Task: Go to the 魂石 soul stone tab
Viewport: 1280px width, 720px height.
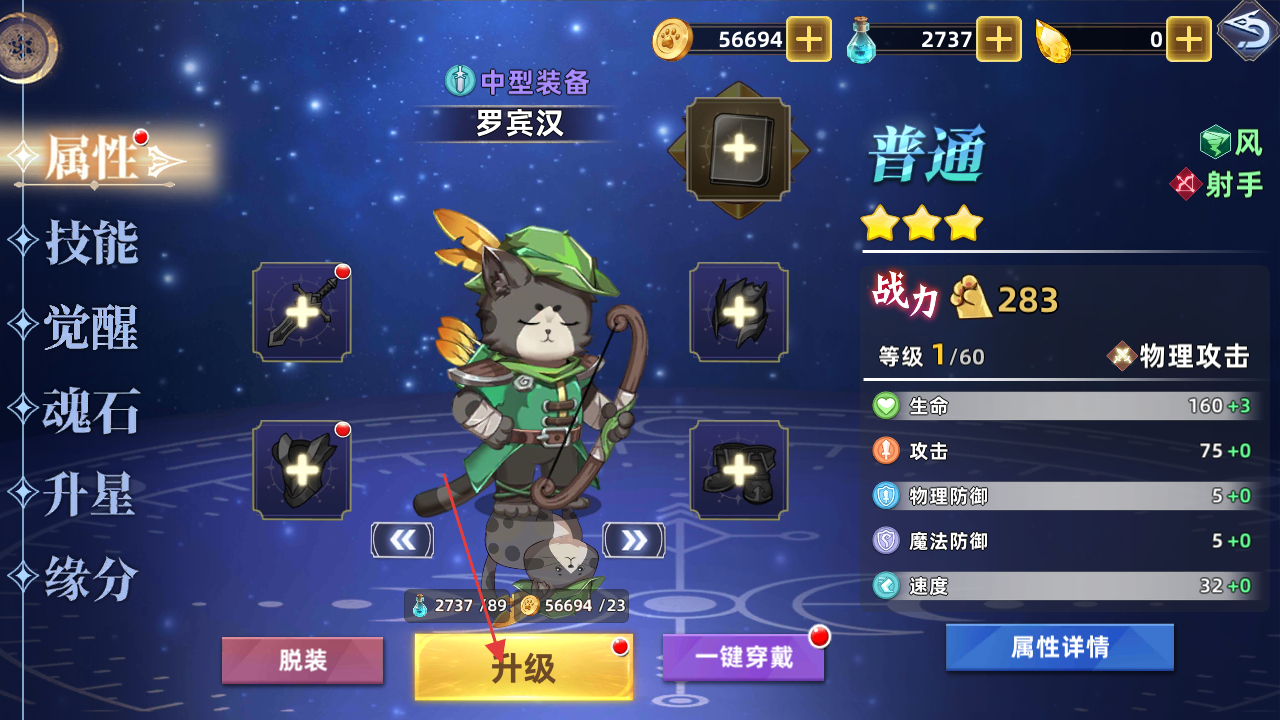Action: coord(90,411)
